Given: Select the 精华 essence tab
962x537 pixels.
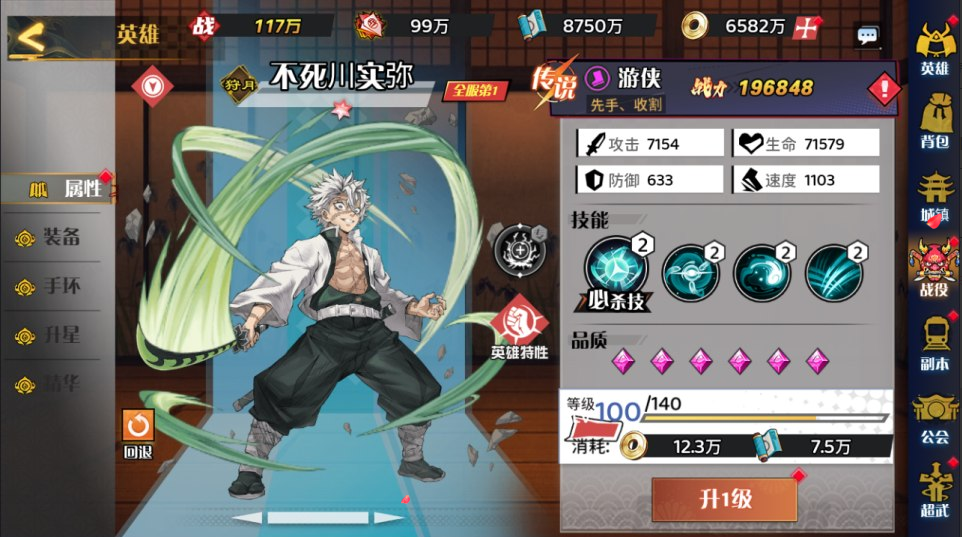Looking at the screenshot, I should [x=60, y=384].
